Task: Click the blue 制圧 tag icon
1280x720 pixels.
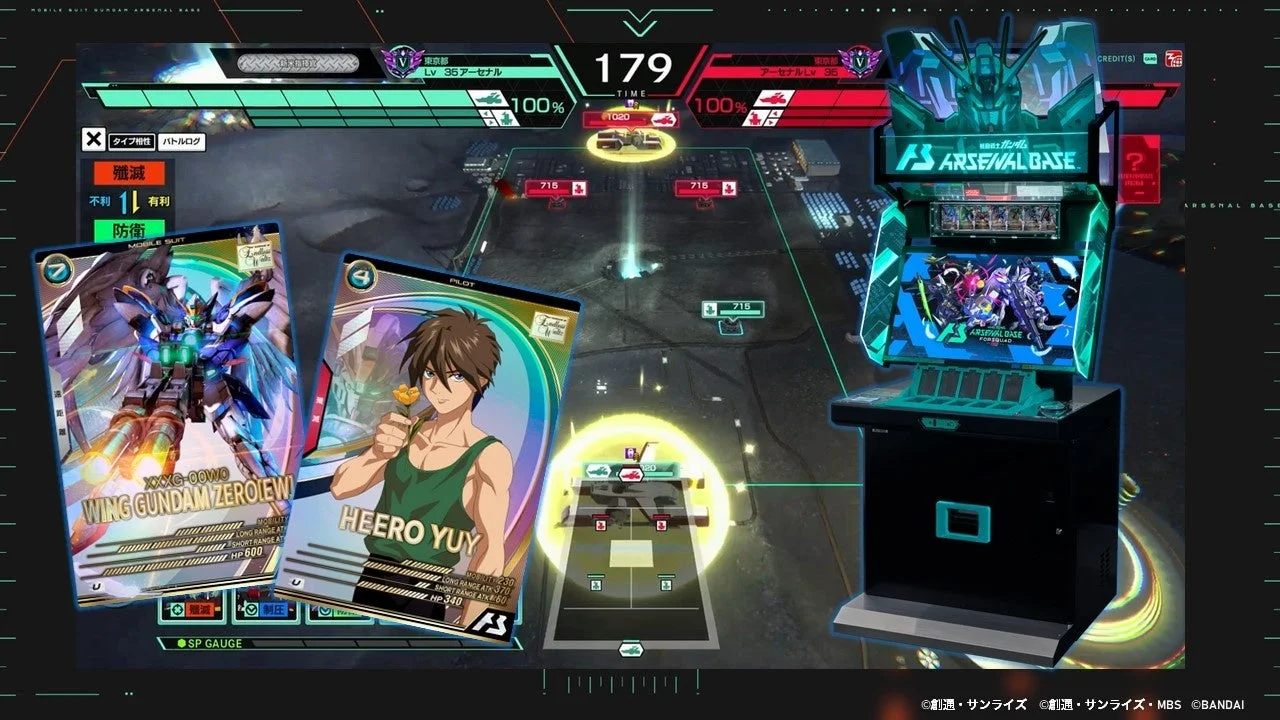Action: point(274,609)
